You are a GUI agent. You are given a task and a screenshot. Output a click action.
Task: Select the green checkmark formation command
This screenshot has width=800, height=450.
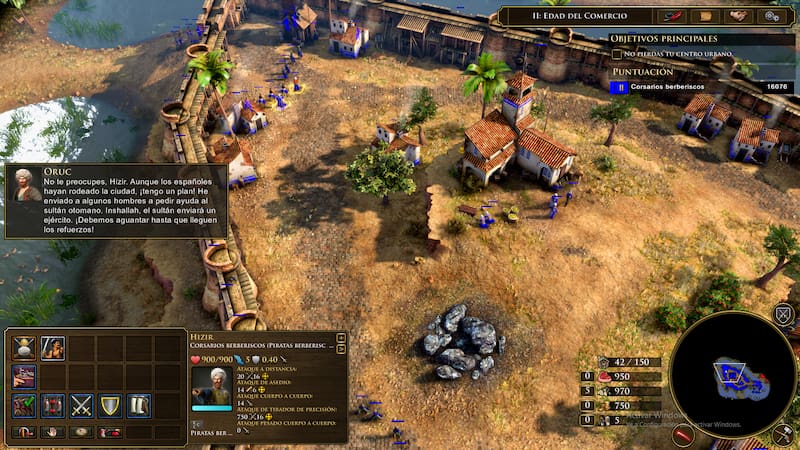point(25,405)
